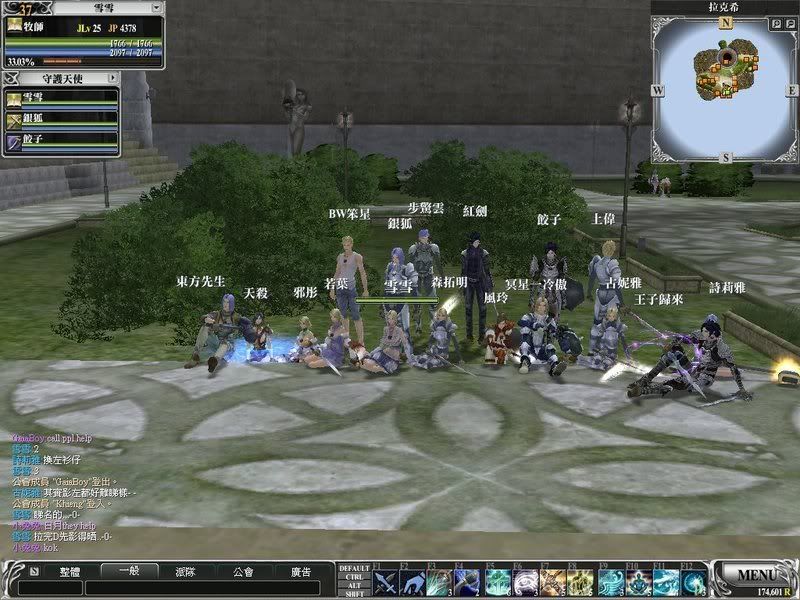
Task: Select party member 雪雪 in party list
Action: [62, 98]
